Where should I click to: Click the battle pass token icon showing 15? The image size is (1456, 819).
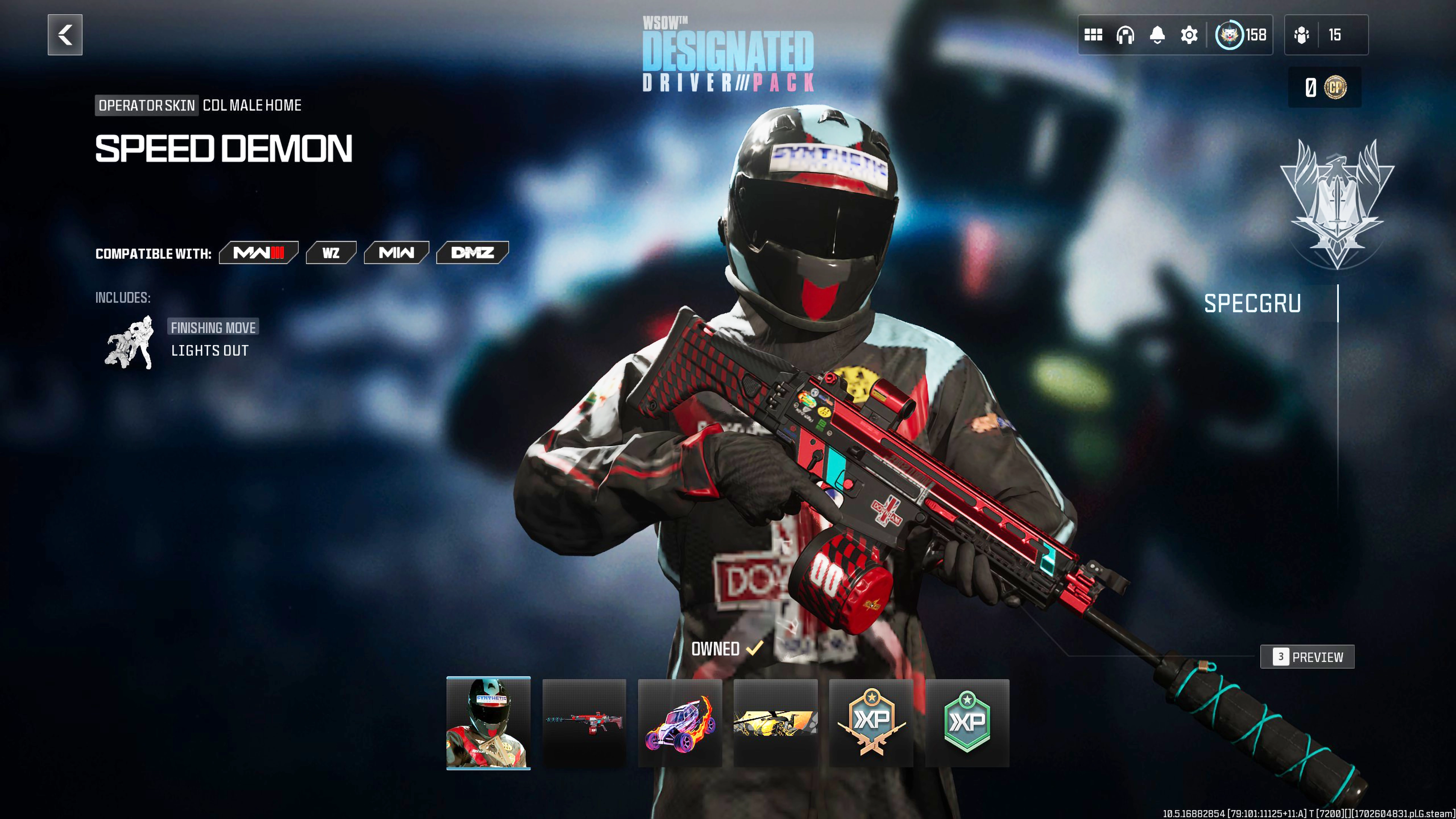tap(1302, 35)
